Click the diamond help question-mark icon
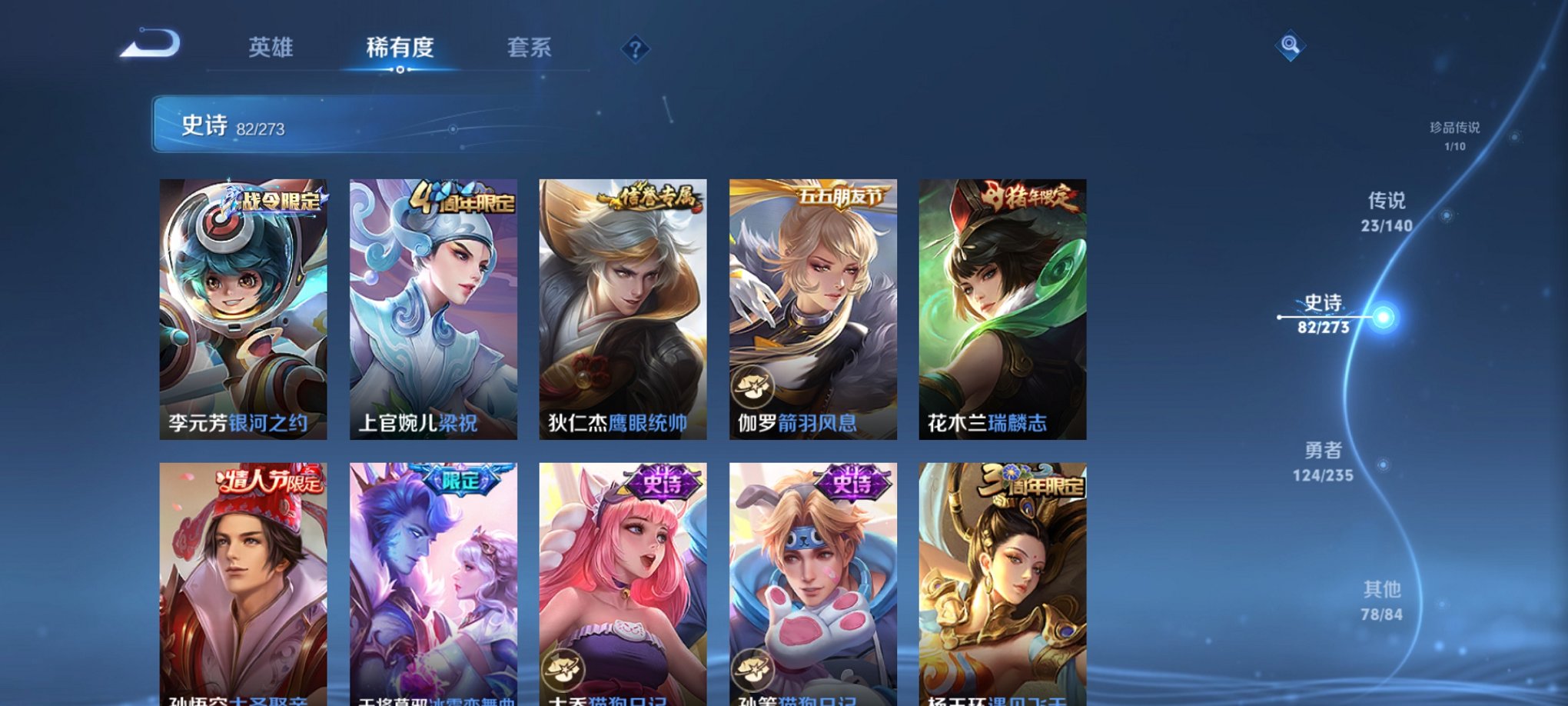Image resolution: width=1568 pixels, height=706 pixels. (635, 49)
